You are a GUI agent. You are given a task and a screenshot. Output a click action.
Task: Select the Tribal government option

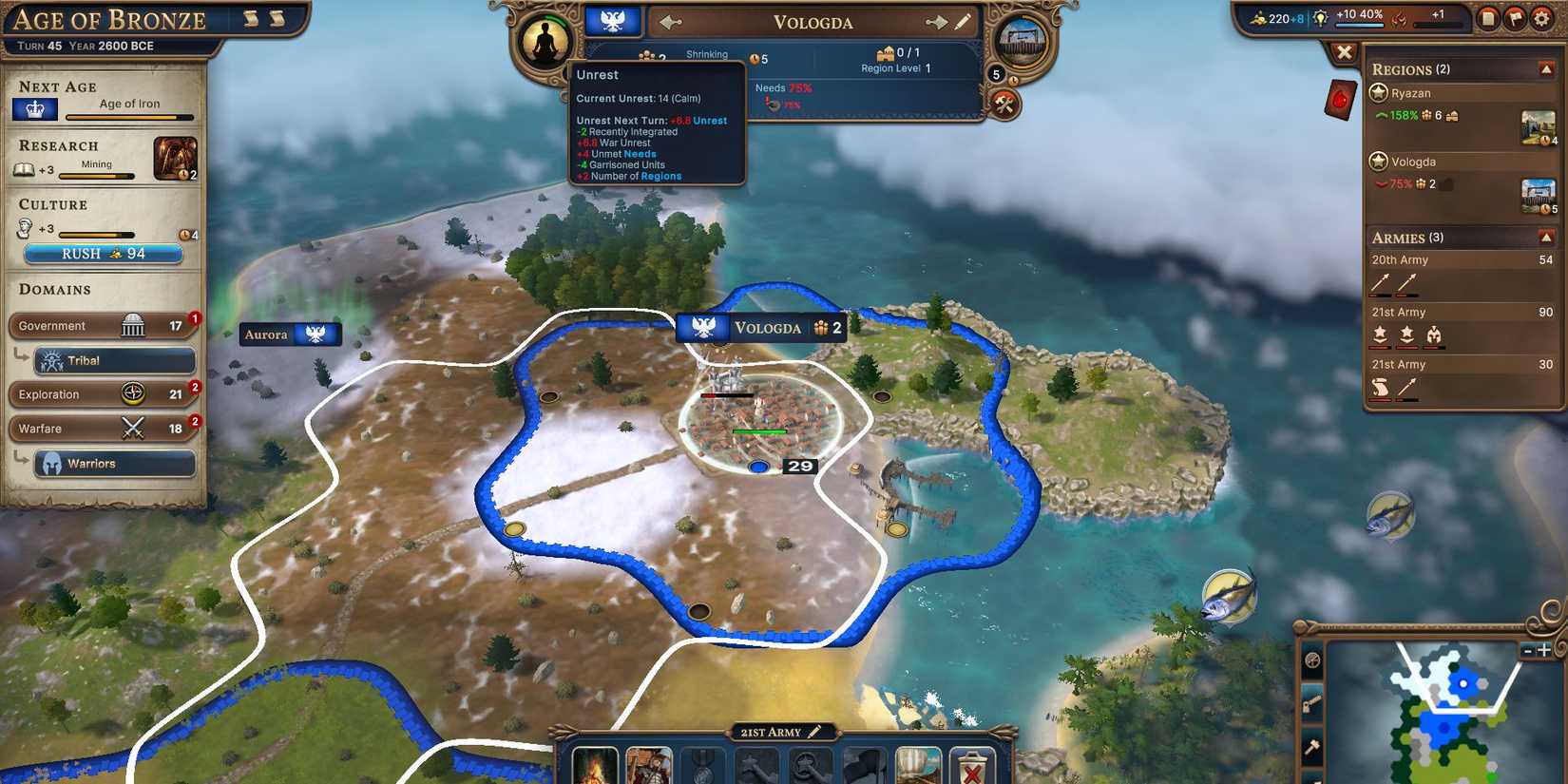[x=116, y=360]
